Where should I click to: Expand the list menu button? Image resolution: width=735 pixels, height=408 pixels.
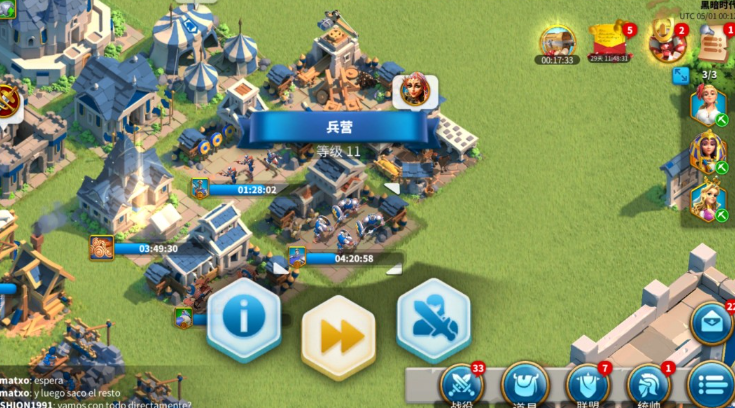pos(712,384)
